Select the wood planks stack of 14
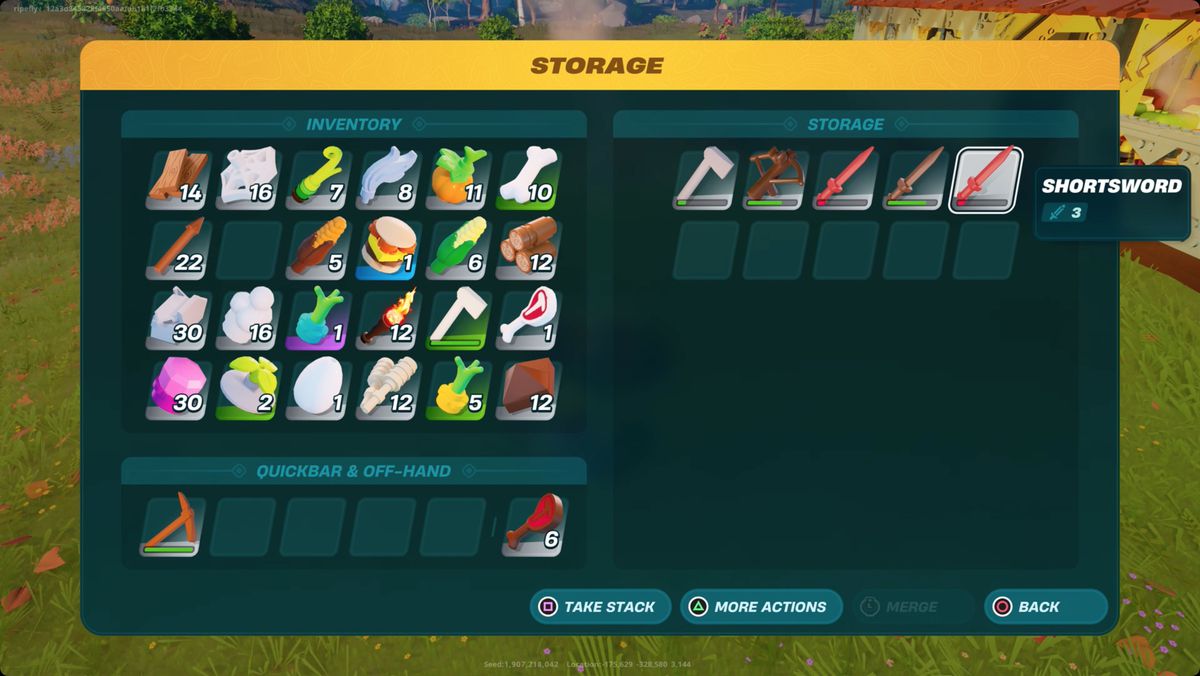This screenshot has height=676, width=1200. 178,179
